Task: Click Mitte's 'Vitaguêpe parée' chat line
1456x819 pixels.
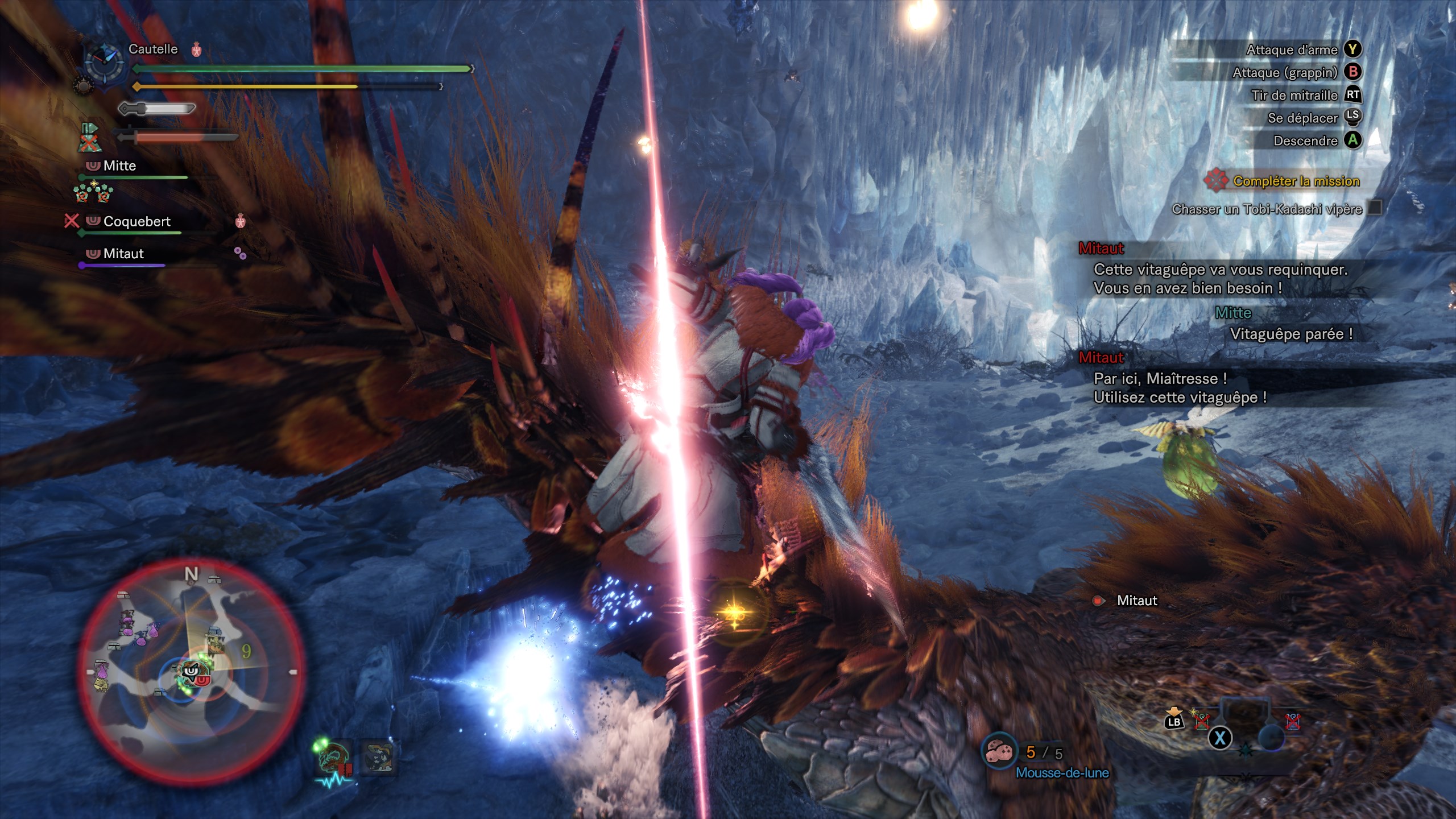Action: [1291, 334]
